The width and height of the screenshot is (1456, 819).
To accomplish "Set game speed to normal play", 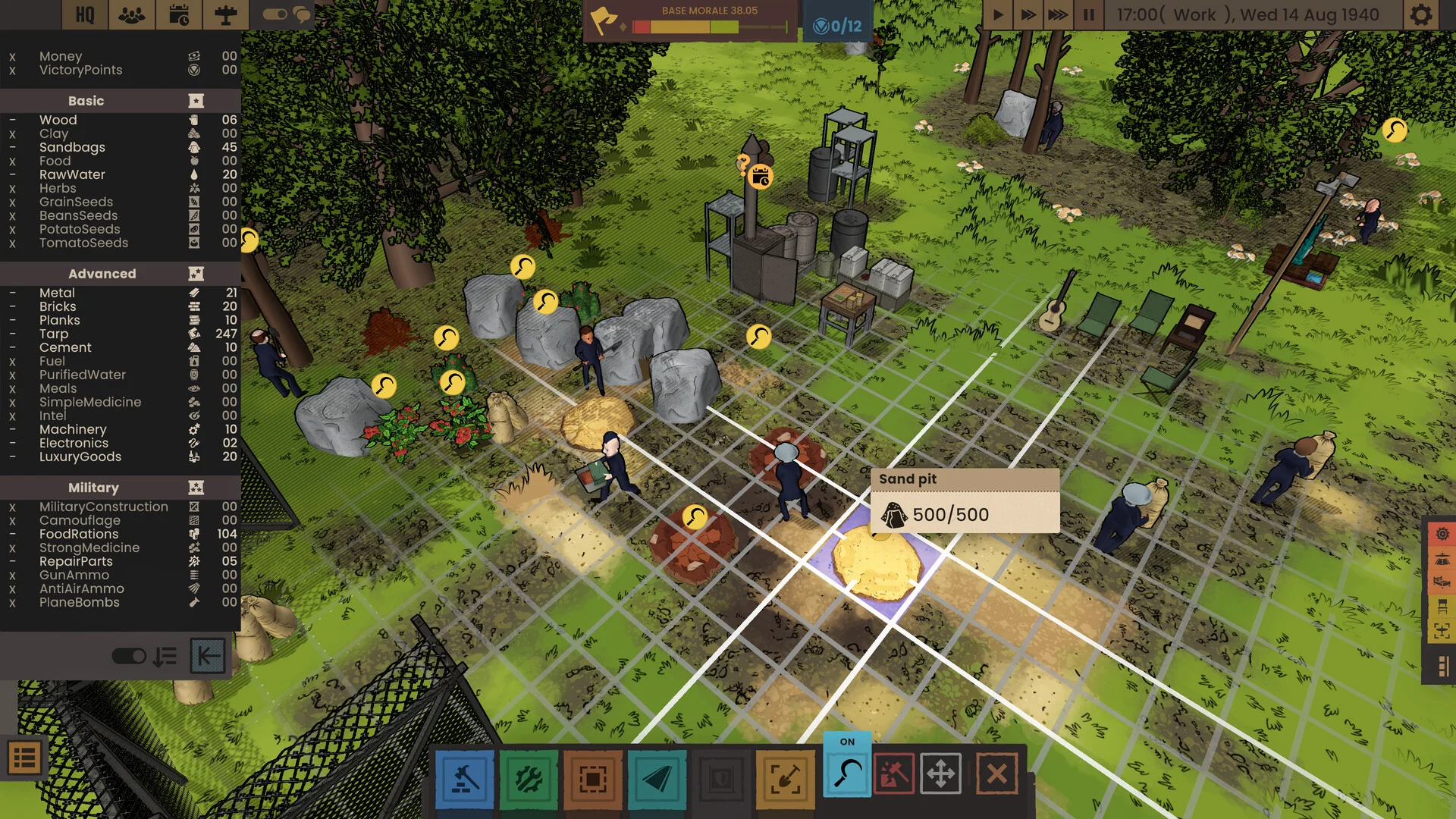I will tap(998, 15).
